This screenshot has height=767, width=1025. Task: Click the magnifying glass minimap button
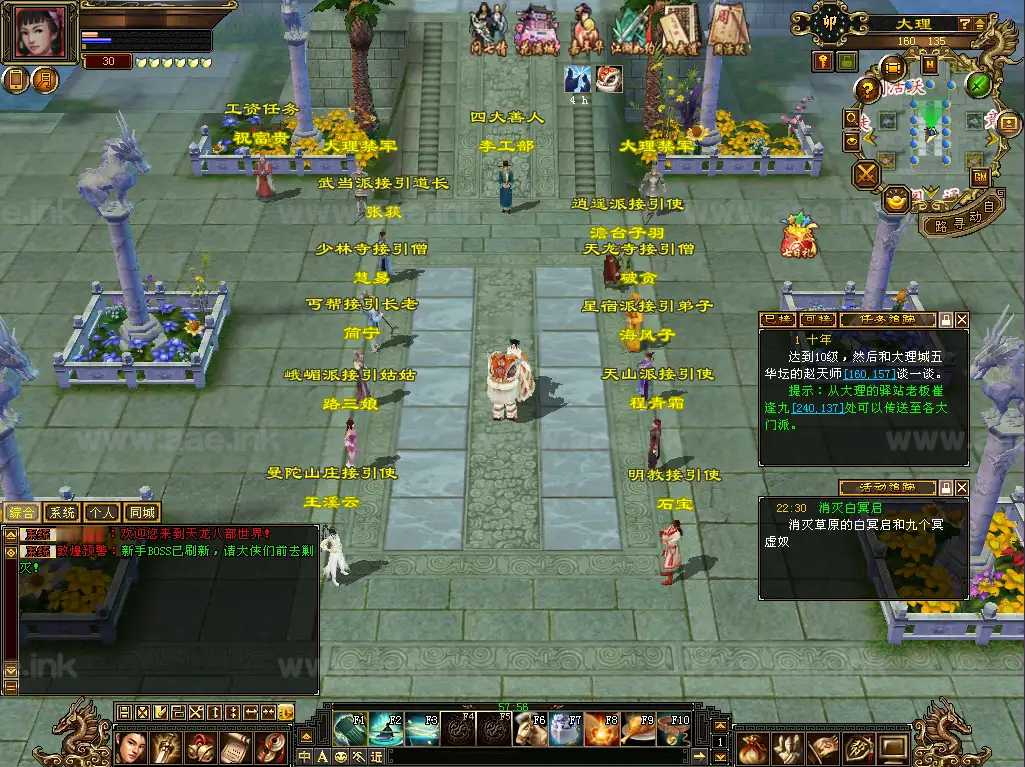(852, 118)
